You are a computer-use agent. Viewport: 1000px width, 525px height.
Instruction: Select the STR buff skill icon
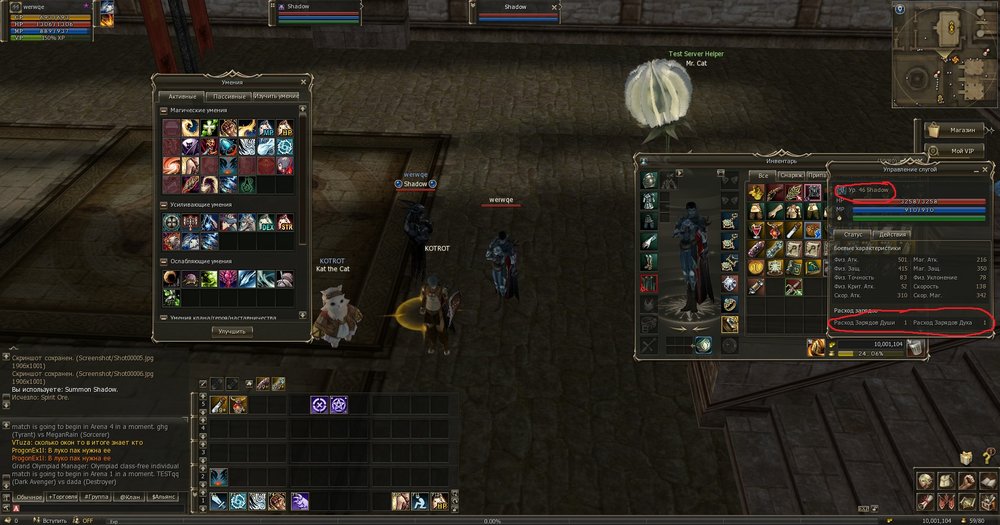[x=286, y=221]
